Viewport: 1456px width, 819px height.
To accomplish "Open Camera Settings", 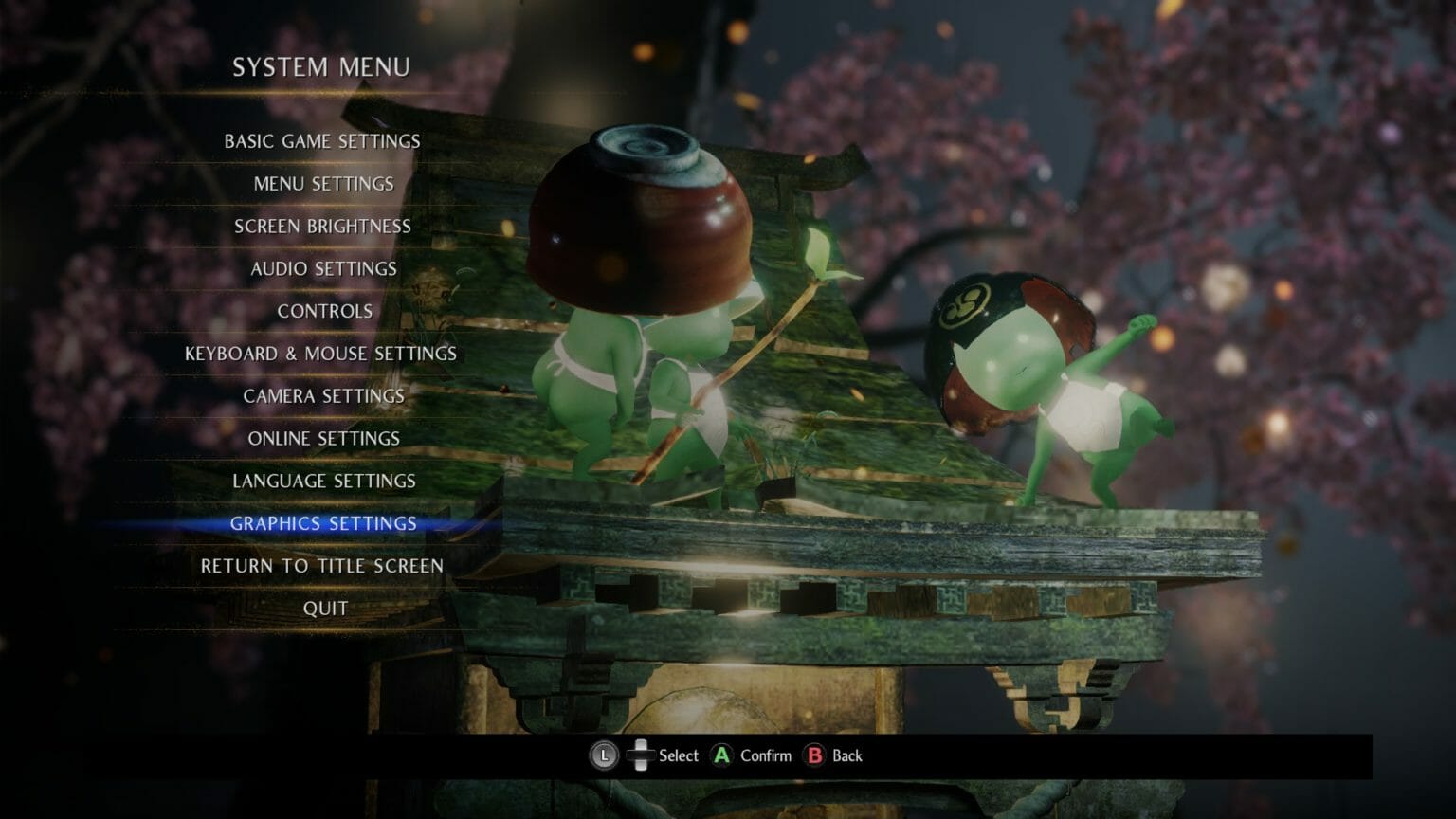I will coord(323,396).
